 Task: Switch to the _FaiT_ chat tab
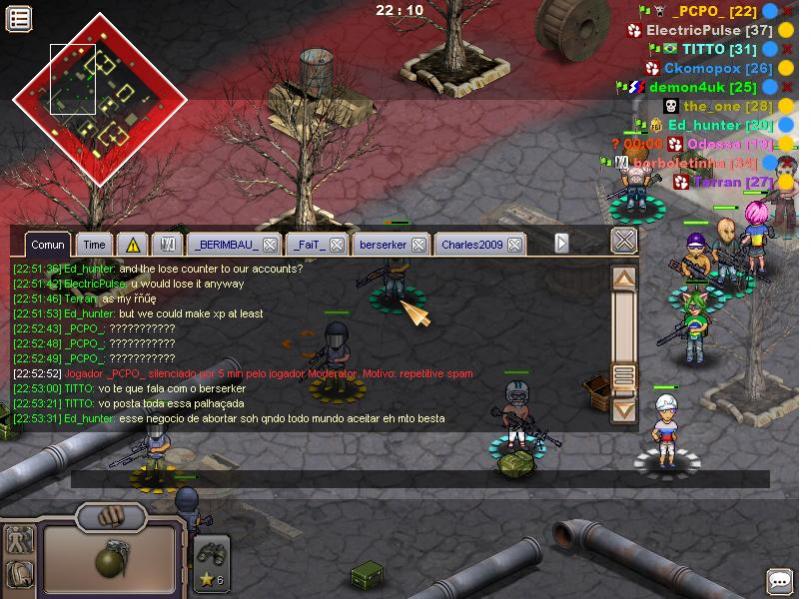[x=307, y=244]
